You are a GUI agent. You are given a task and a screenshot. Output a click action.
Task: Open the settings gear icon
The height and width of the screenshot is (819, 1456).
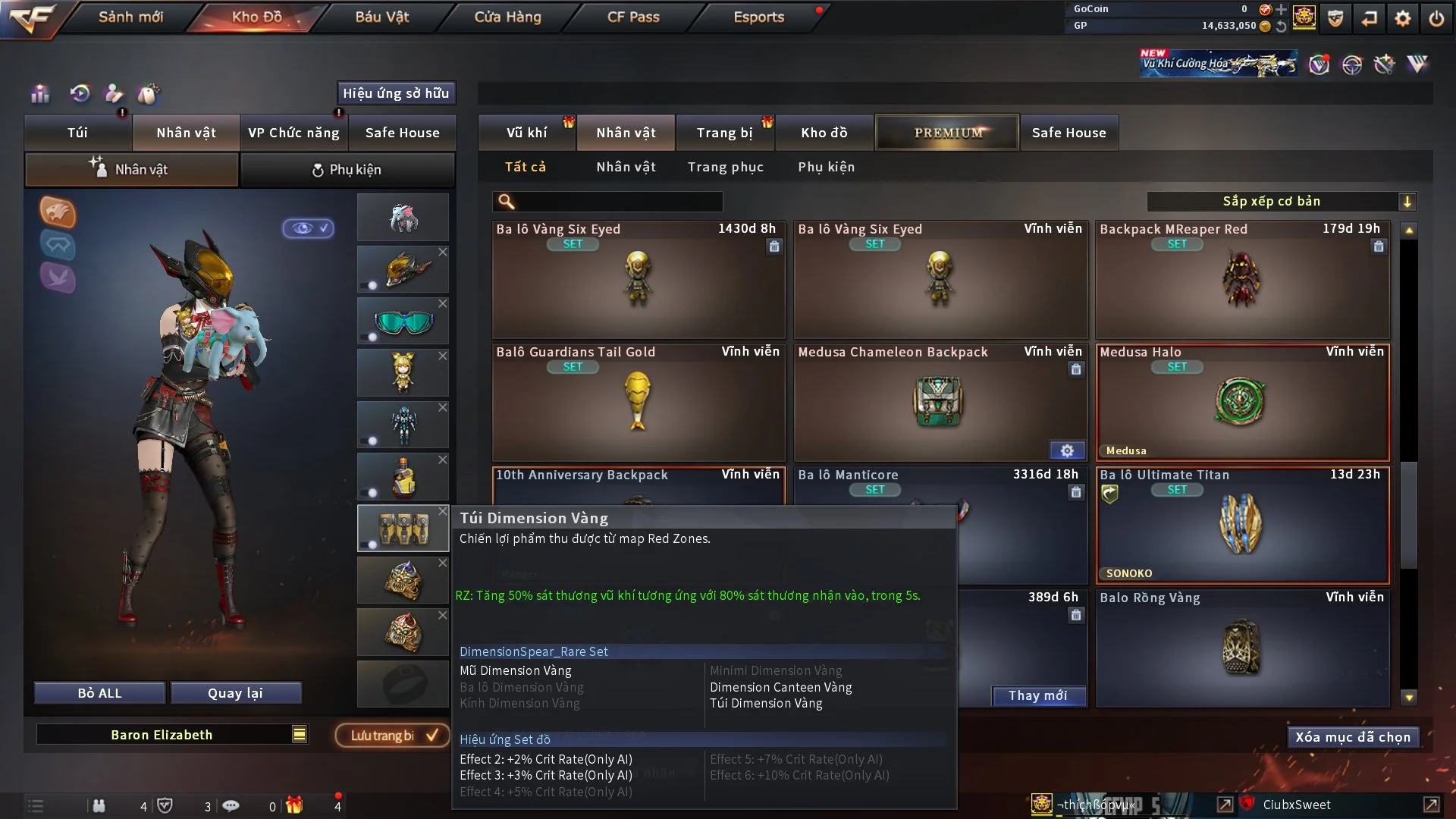tap(1402, 18)
